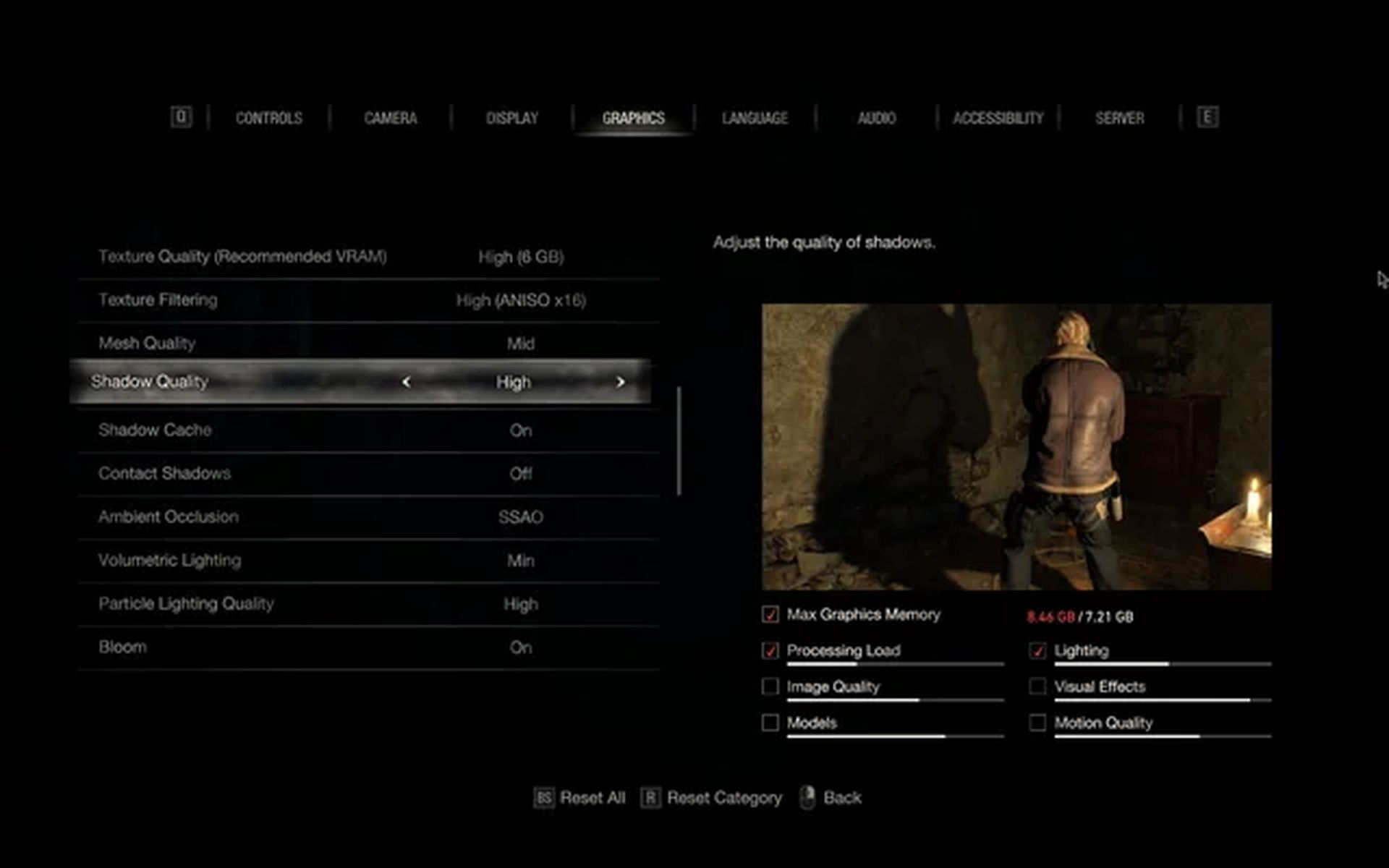
Task: Go to the Language tab
Action: coord(755,118)
